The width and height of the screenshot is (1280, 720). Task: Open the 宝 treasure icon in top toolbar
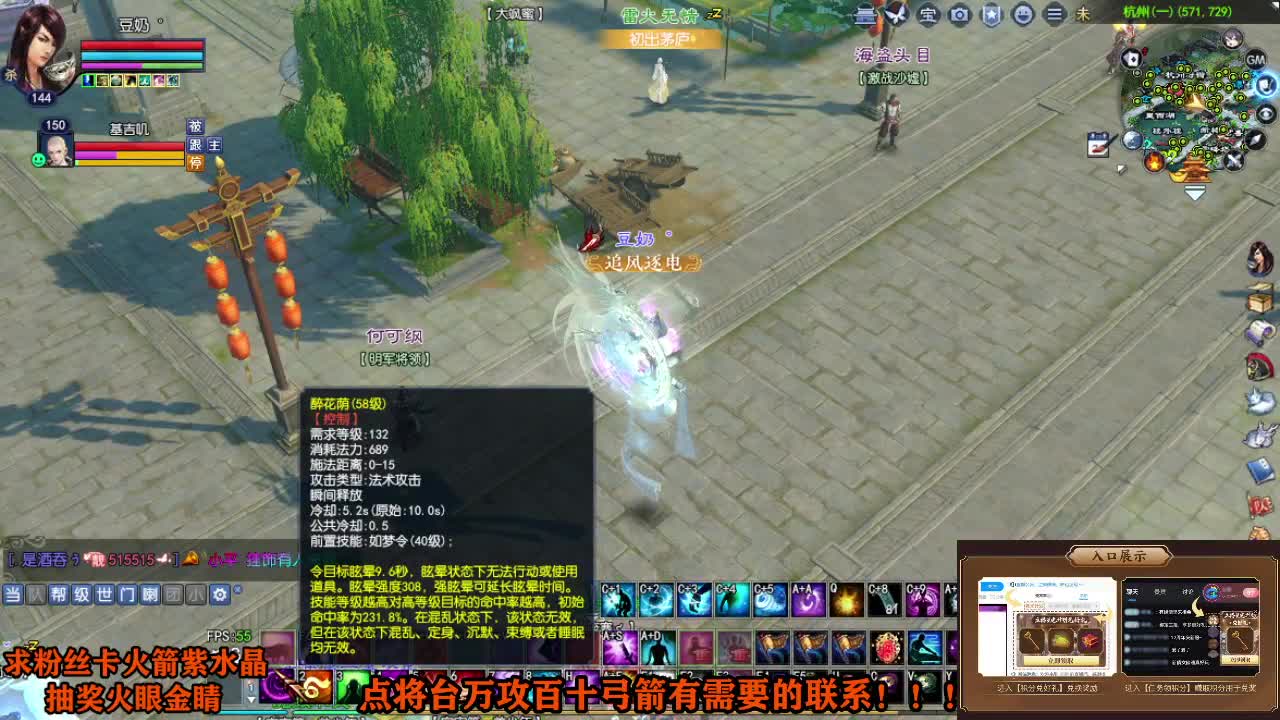pyautogui.click(x=927, y=14)
